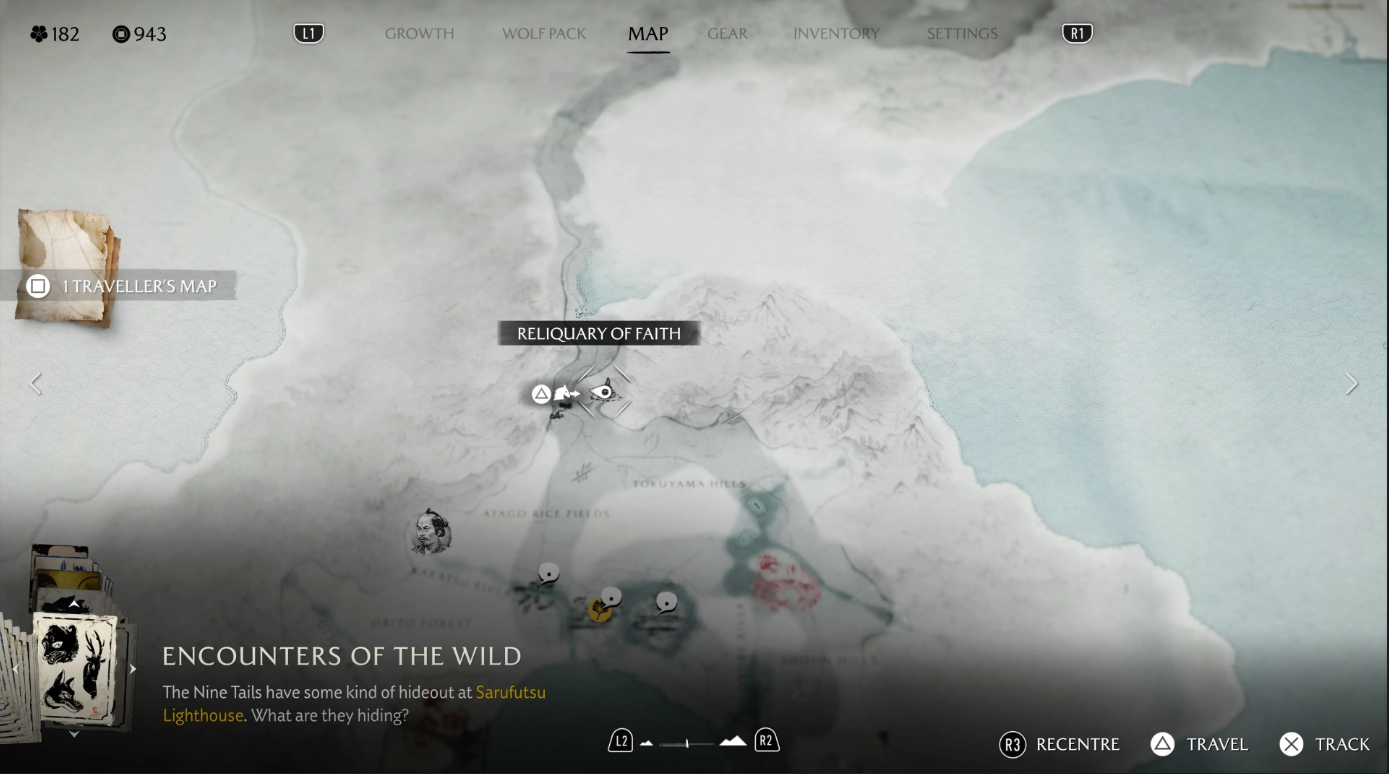This screenshot has height=774, width=1389.
Task: Select the yellow tree emblem map marker
Action: tap(600, 609)
